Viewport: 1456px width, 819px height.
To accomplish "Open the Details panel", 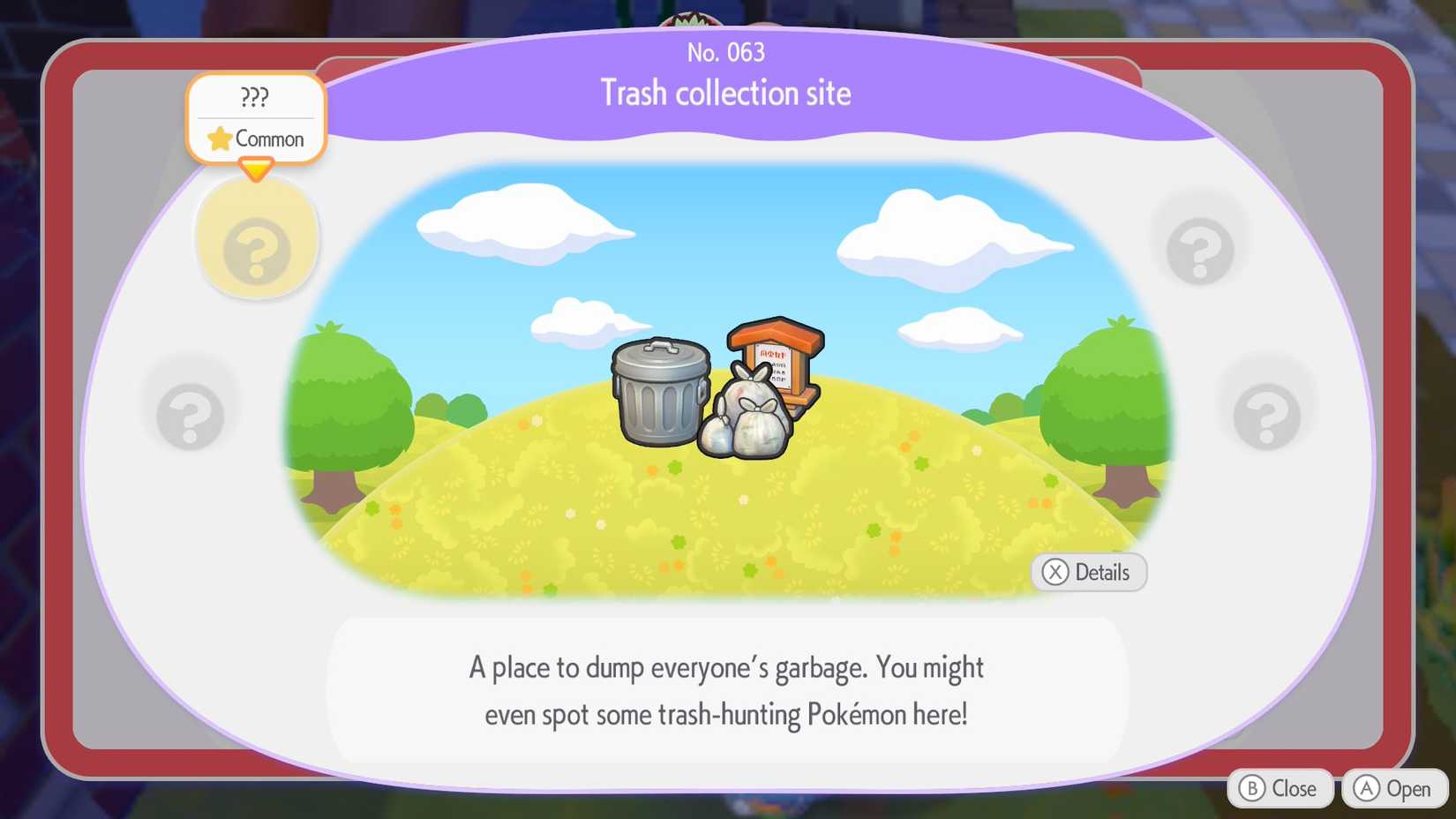I will tap(1088, 572).
